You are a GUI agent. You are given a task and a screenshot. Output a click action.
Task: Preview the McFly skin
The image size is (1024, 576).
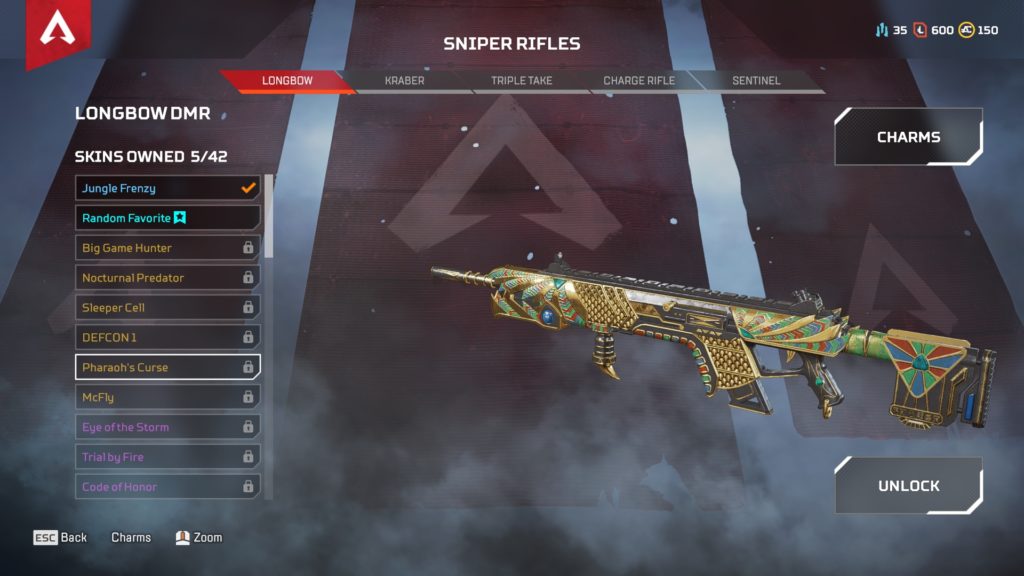167,397
